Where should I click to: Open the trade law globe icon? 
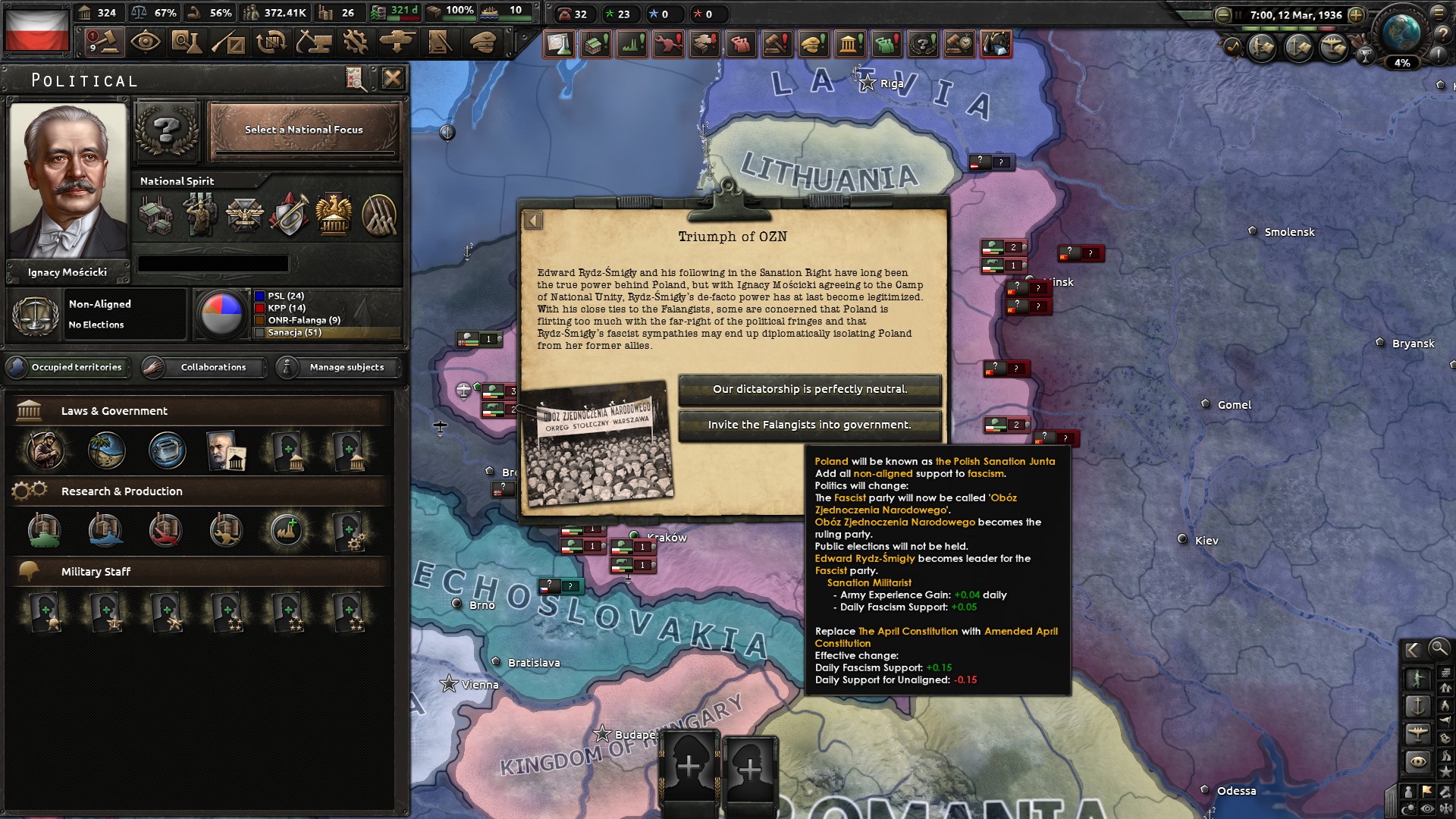pyautogui.click(x=105, y=450)
